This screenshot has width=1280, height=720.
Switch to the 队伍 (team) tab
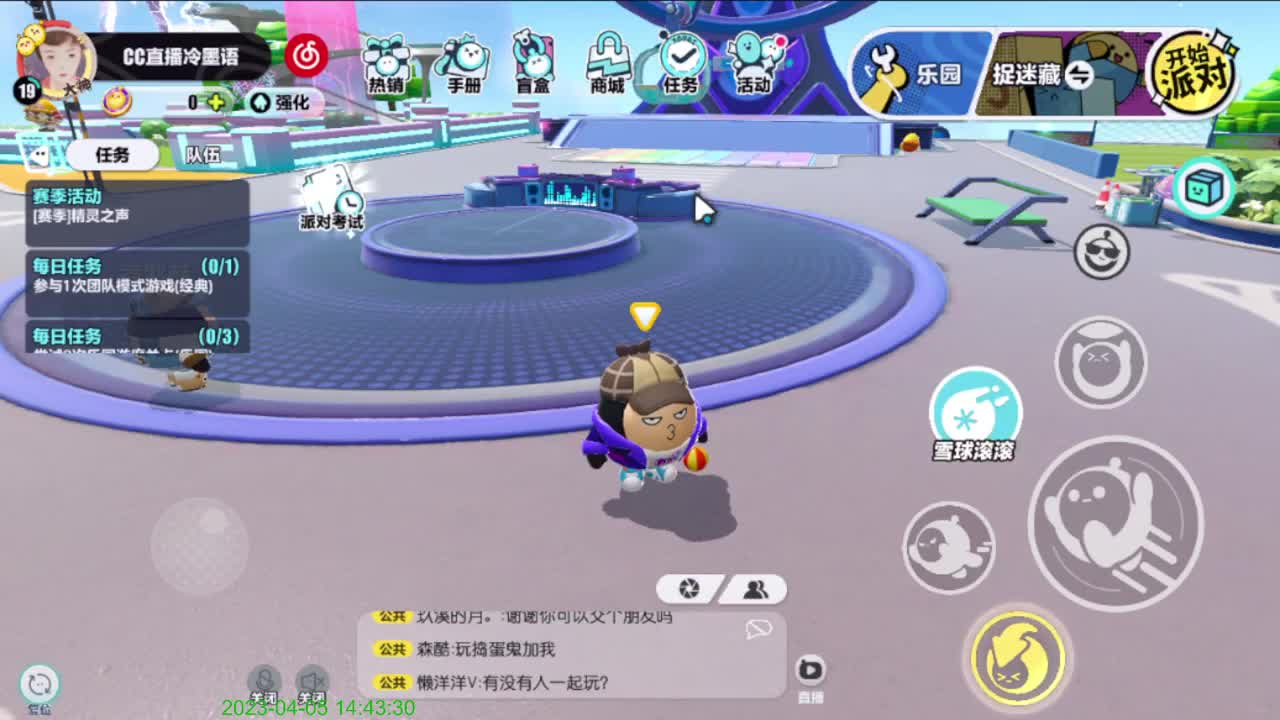203,156
